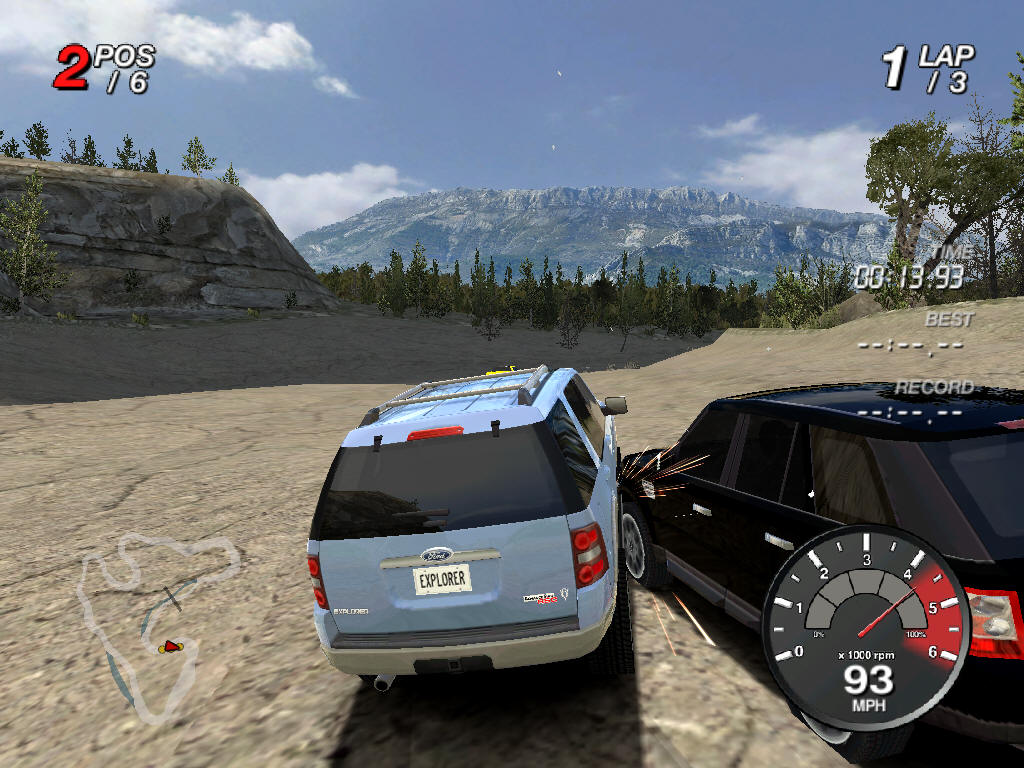Select the red player marker on minimap
This screenshot has height=768, width=1024.
(170, 648)
